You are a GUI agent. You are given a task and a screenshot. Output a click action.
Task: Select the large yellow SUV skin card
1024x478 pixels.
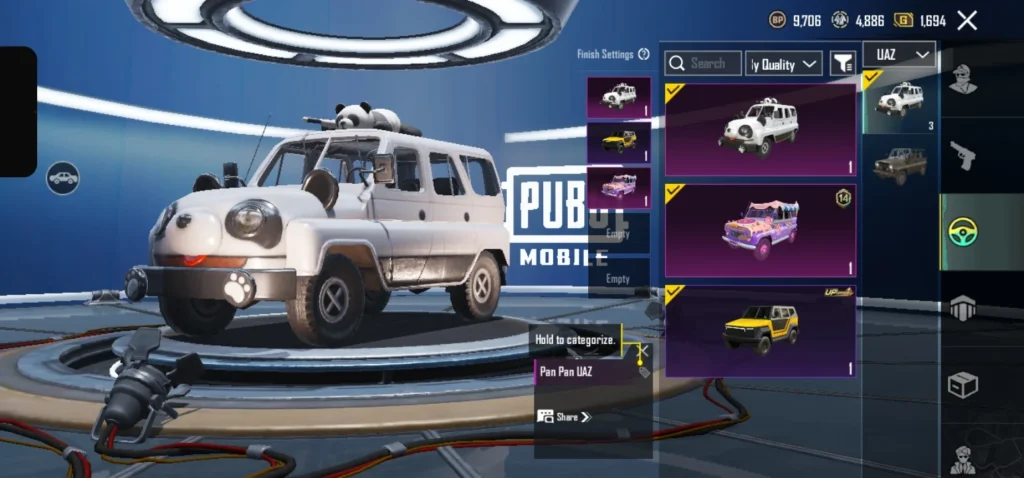pos(760,331)
